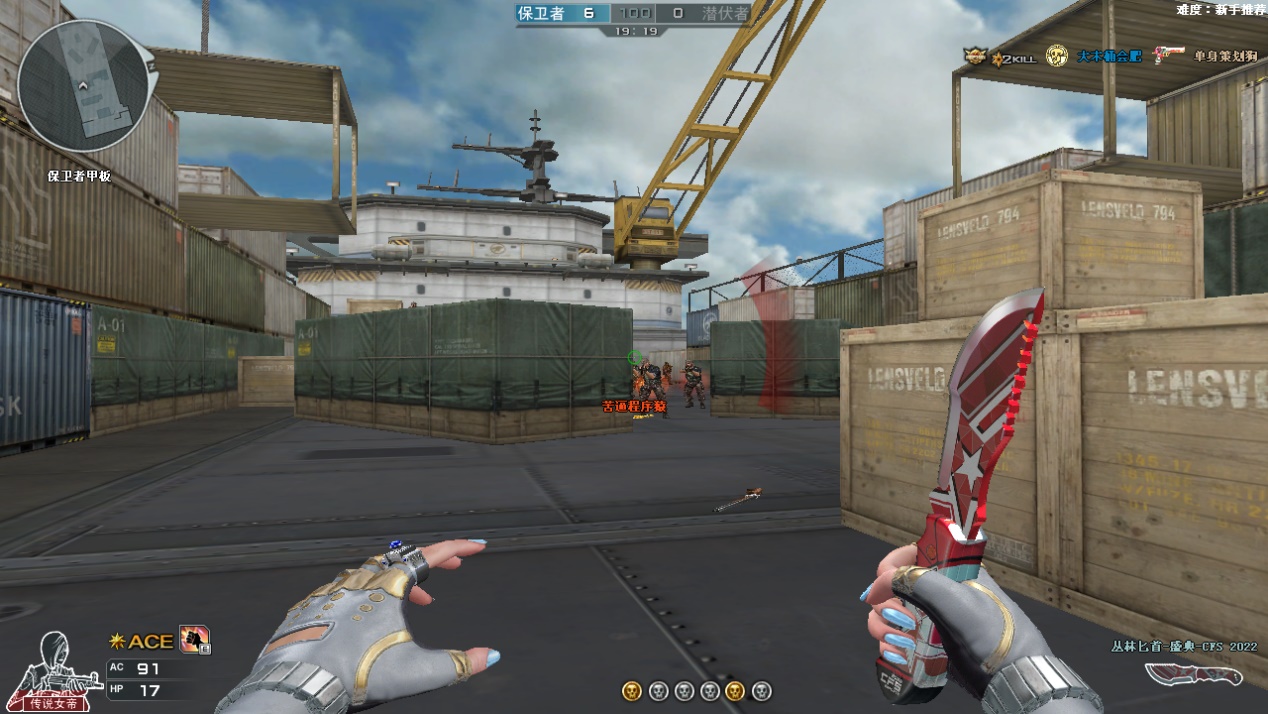1268x714 pixels.
Task: Activate the fist skill icon beside ACE
Action: pyautogui.click(x=193, y=639)
